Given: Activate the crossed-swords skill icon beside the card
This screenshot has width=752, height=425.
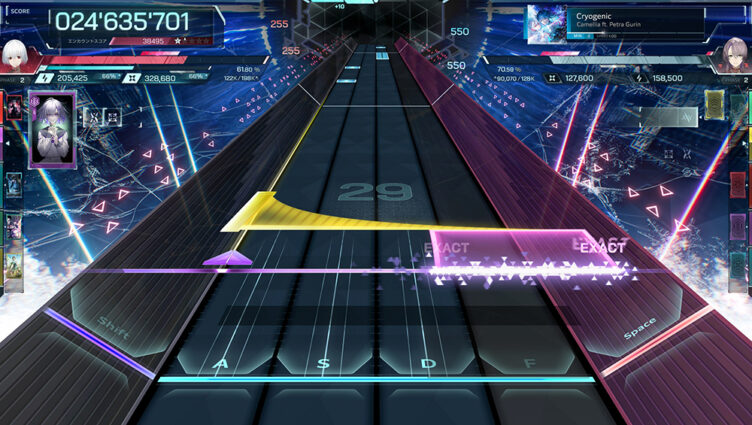Looking at the screenshot, I should click(92, 116).
